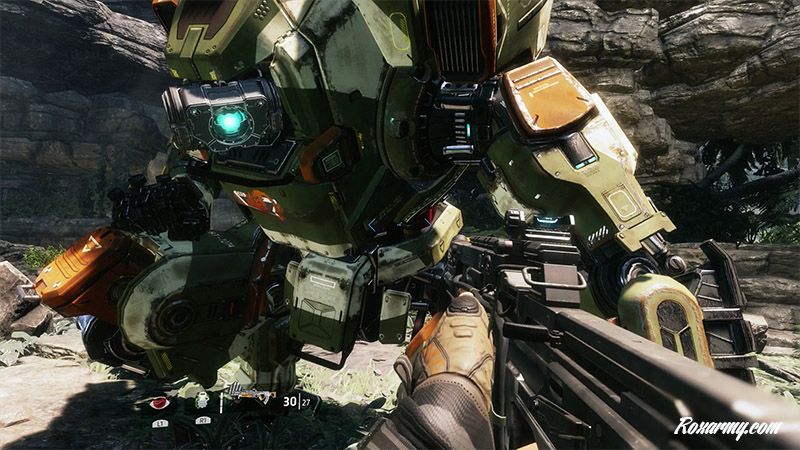Select the grenade ordnance icon
Viewport: 800px width, 450px height.
click(202, 400)
